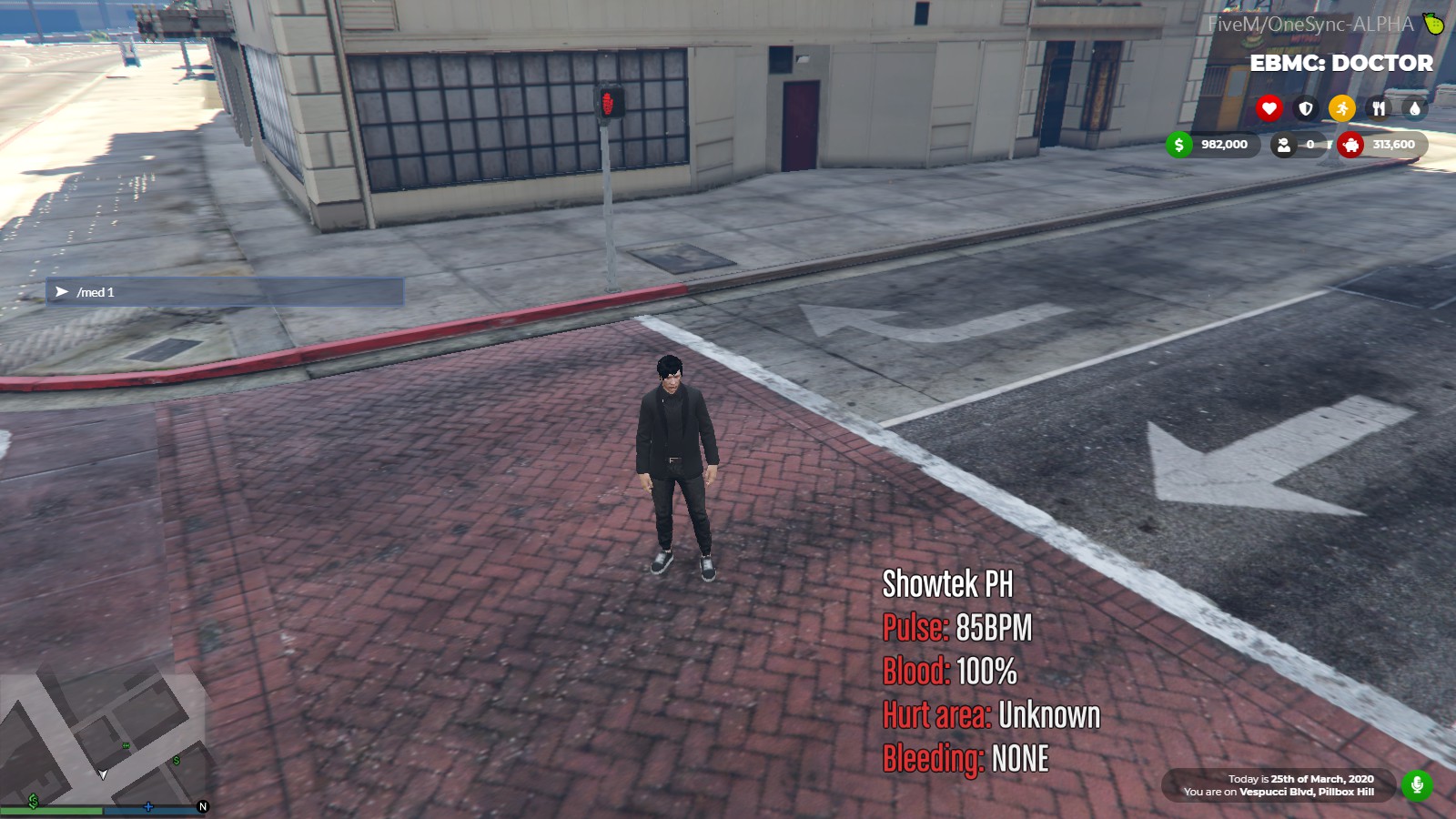
Task: Open the red piggy bank balance
Action: coord(1350,145)
